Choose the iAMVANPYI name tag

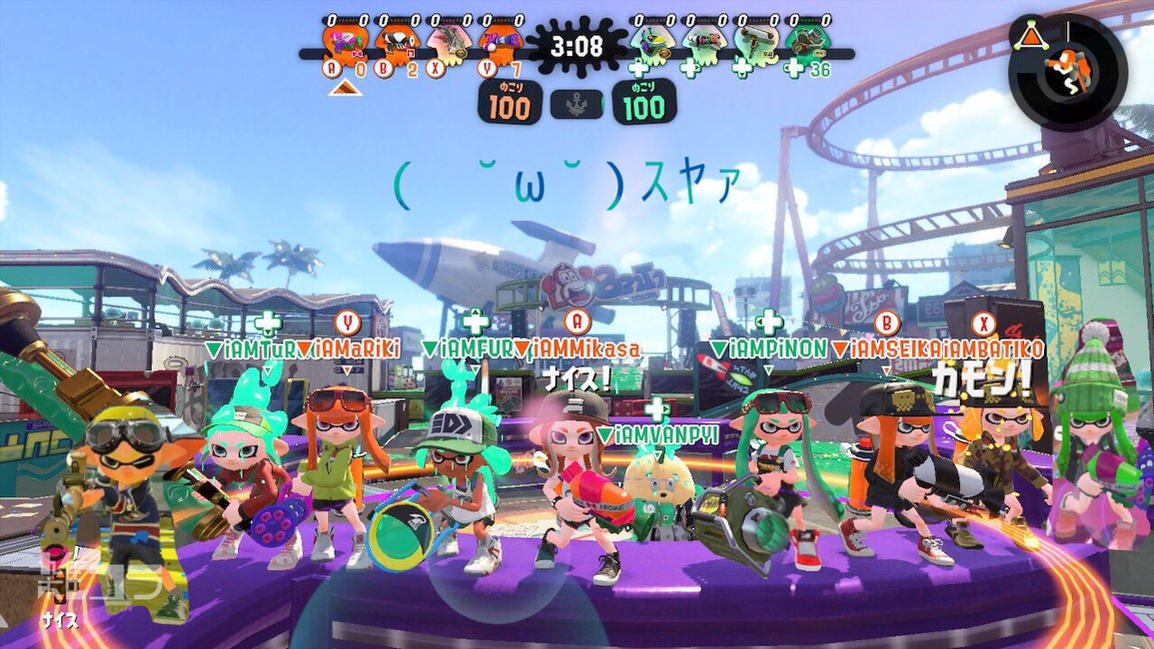click(x=657, y=435)
